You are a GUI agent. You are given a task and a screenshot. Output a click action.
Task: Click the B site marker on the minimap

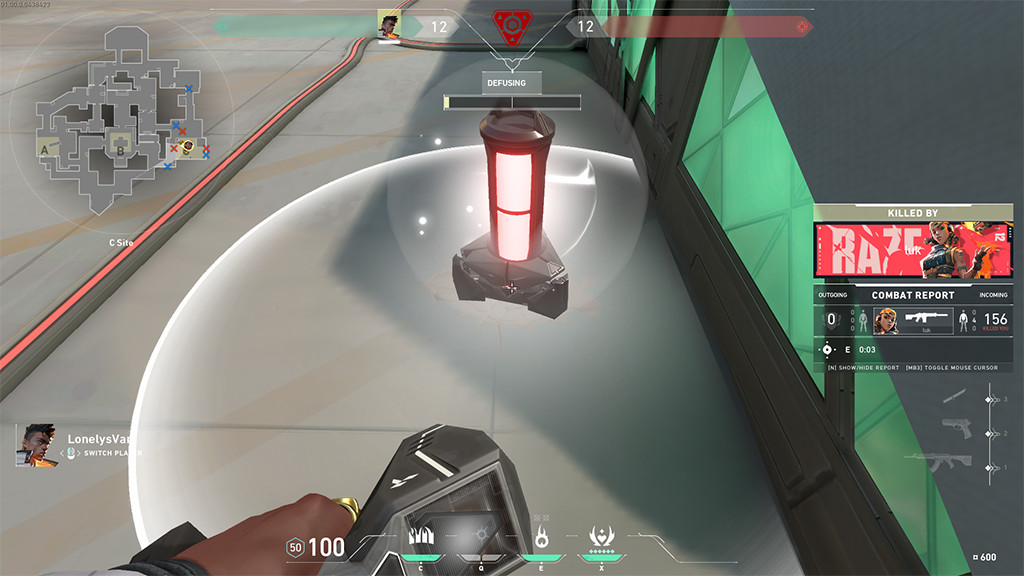click(120, 152)
